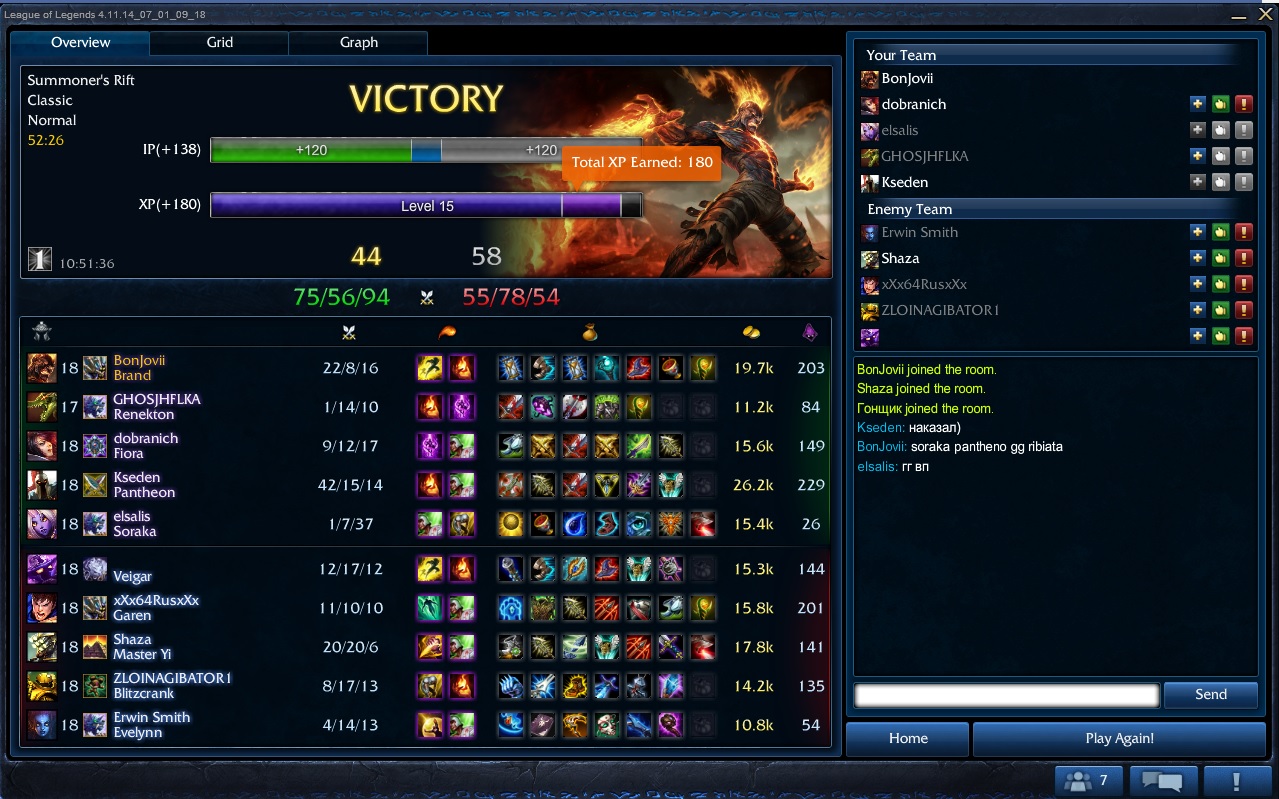This screenshot has width=1279, height=799.
Task: Add Erwin Smith as a friend
Action: 1197,233
